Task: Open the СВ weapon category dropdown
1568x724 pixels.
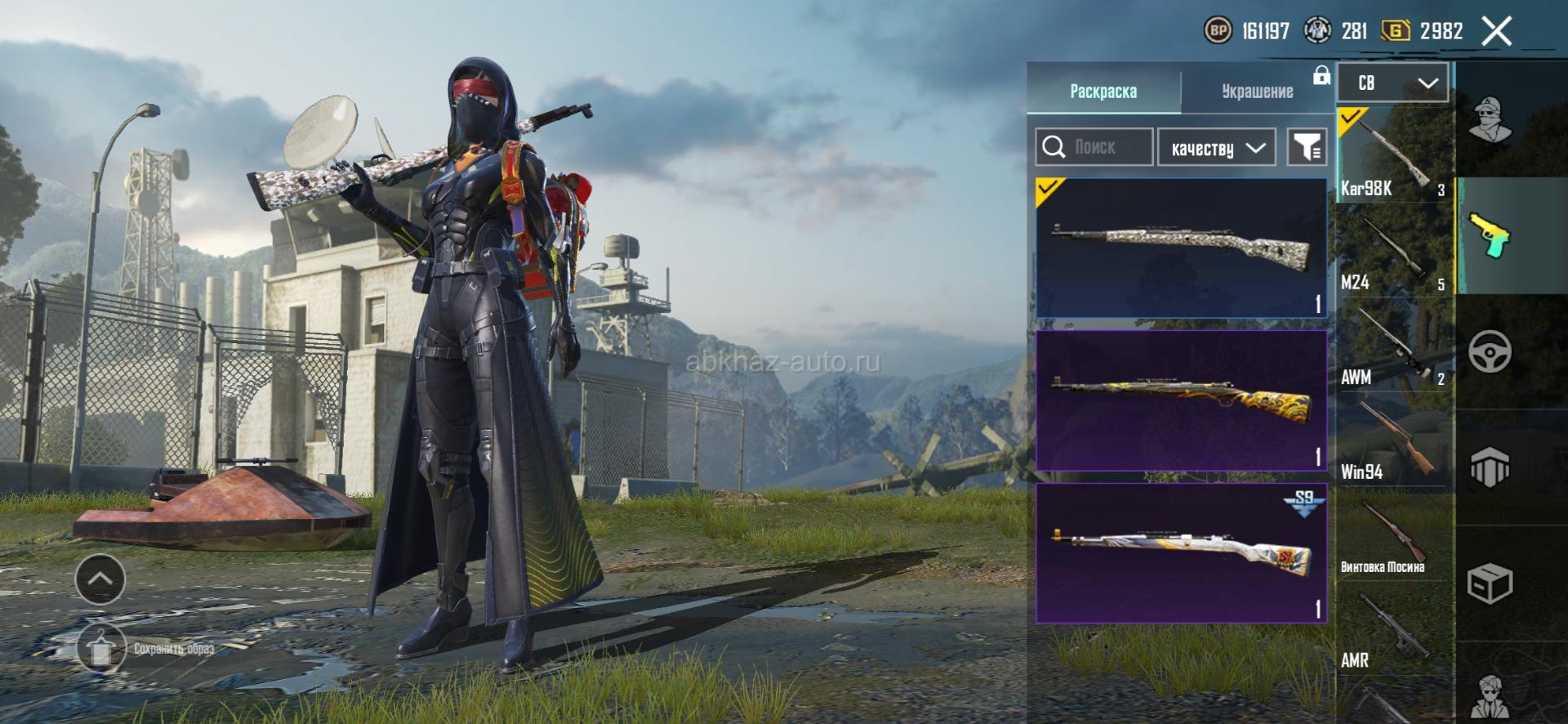Action: click(1392, 83)
